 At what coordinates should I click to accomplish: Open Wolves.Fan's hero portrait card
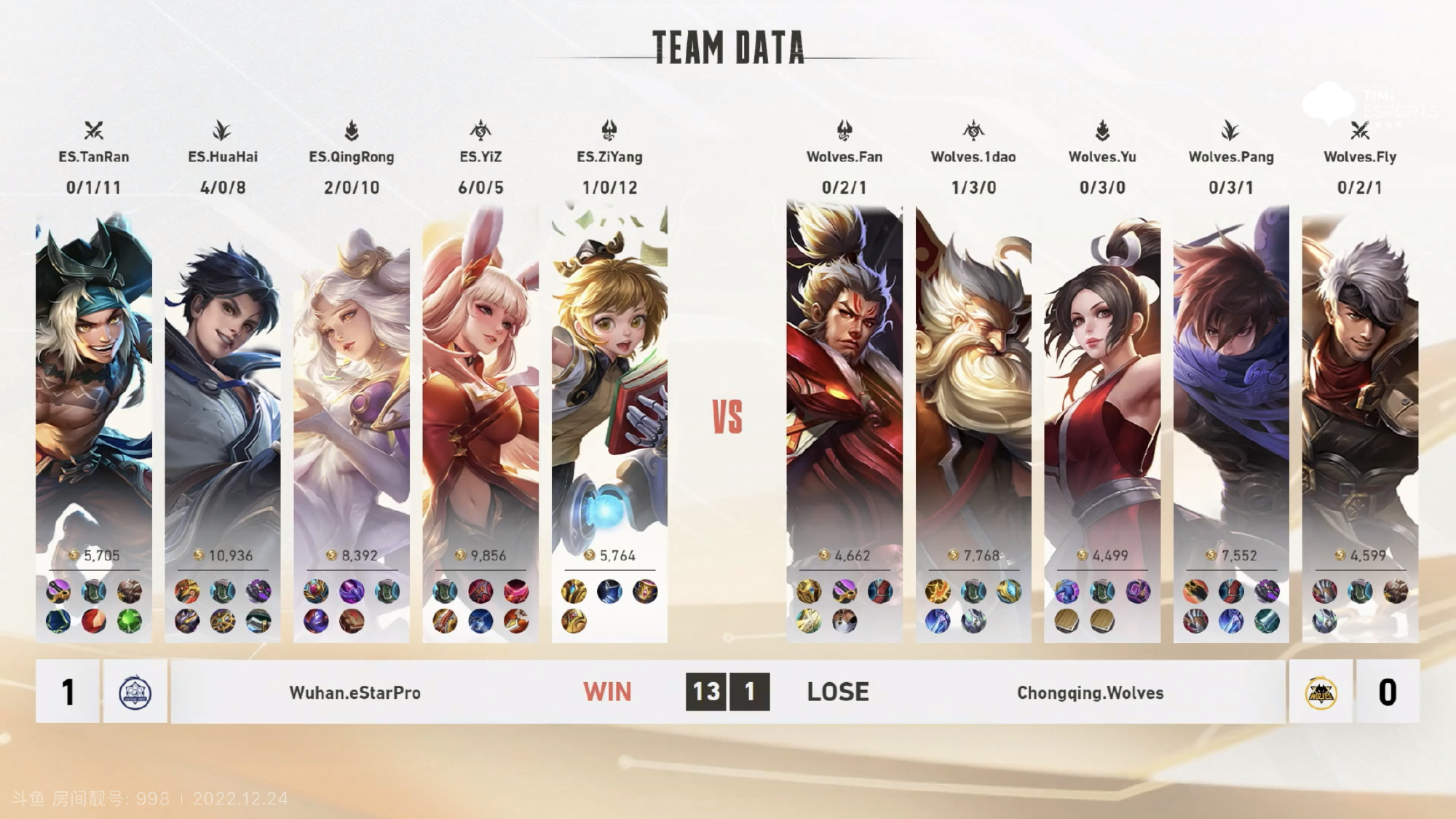pyautogui.click(x=844, y=379)
